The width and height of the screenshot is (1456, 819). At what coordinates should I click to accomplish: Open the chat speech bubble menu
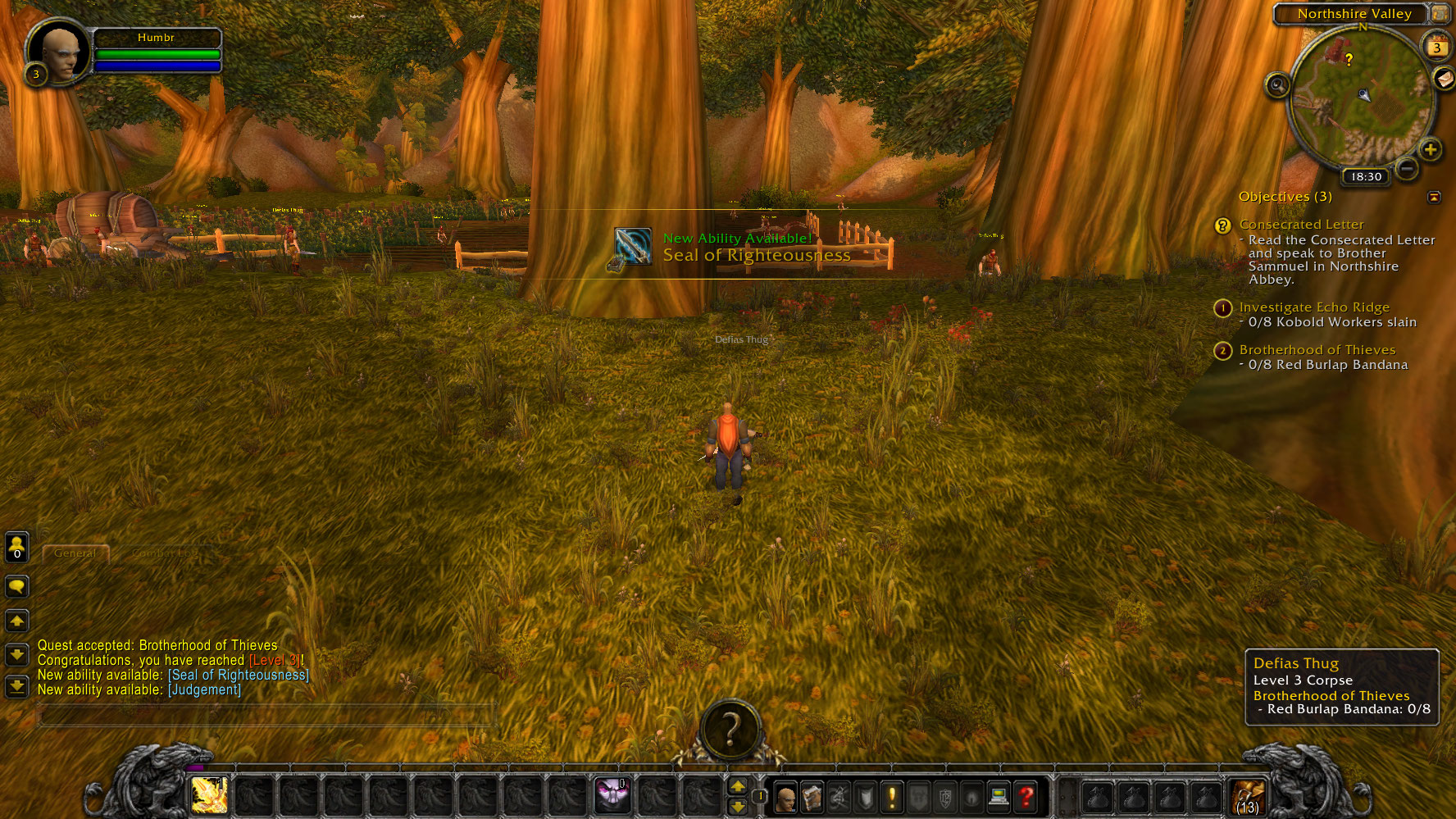tap(17, 587)
